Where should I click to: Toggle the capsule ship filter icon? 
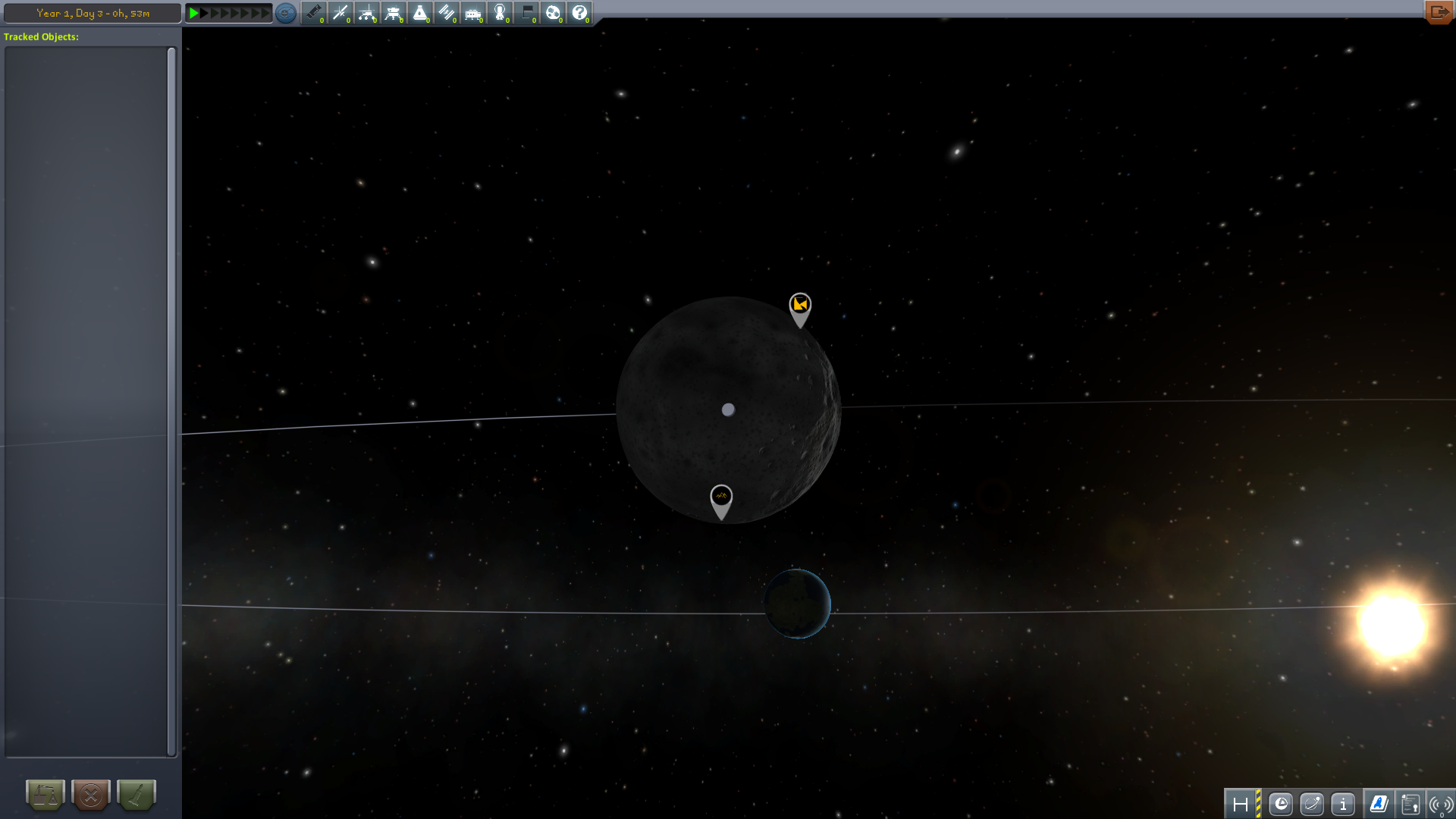coord(420,13)
